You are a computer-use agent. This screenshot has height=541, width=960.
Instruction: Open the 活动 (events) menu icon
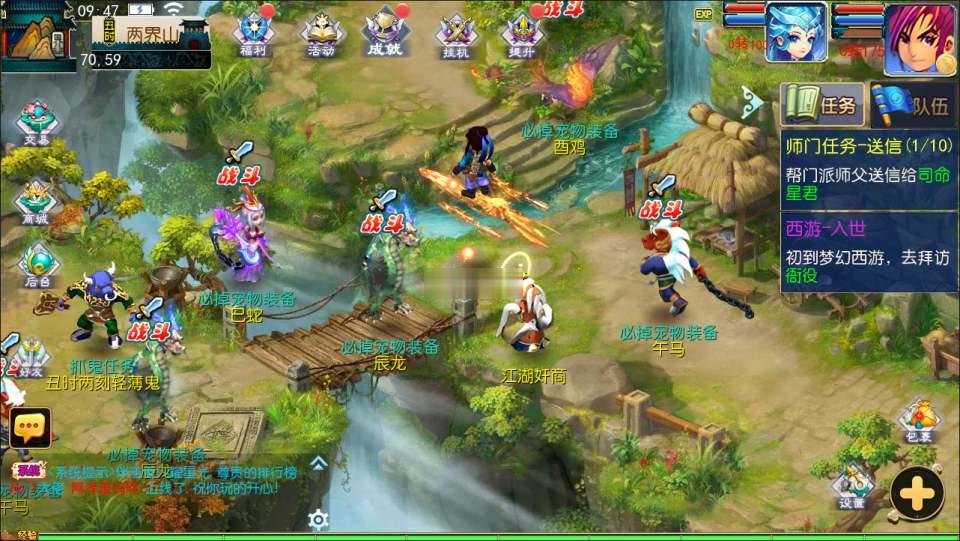coord(322,31)
